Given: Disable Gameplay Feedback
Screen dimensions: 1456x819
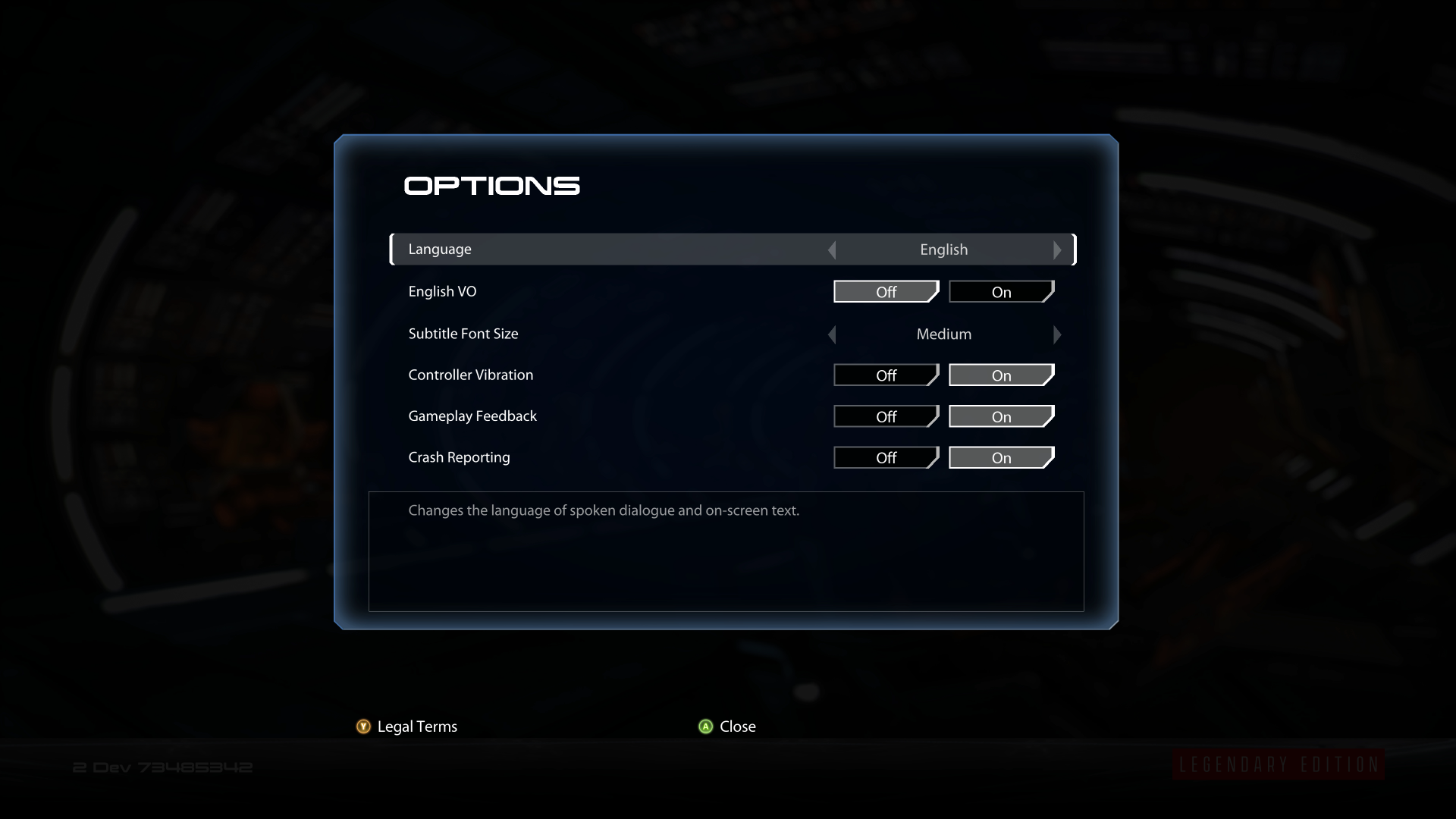Looking at the screenshot, I should 886,416.
